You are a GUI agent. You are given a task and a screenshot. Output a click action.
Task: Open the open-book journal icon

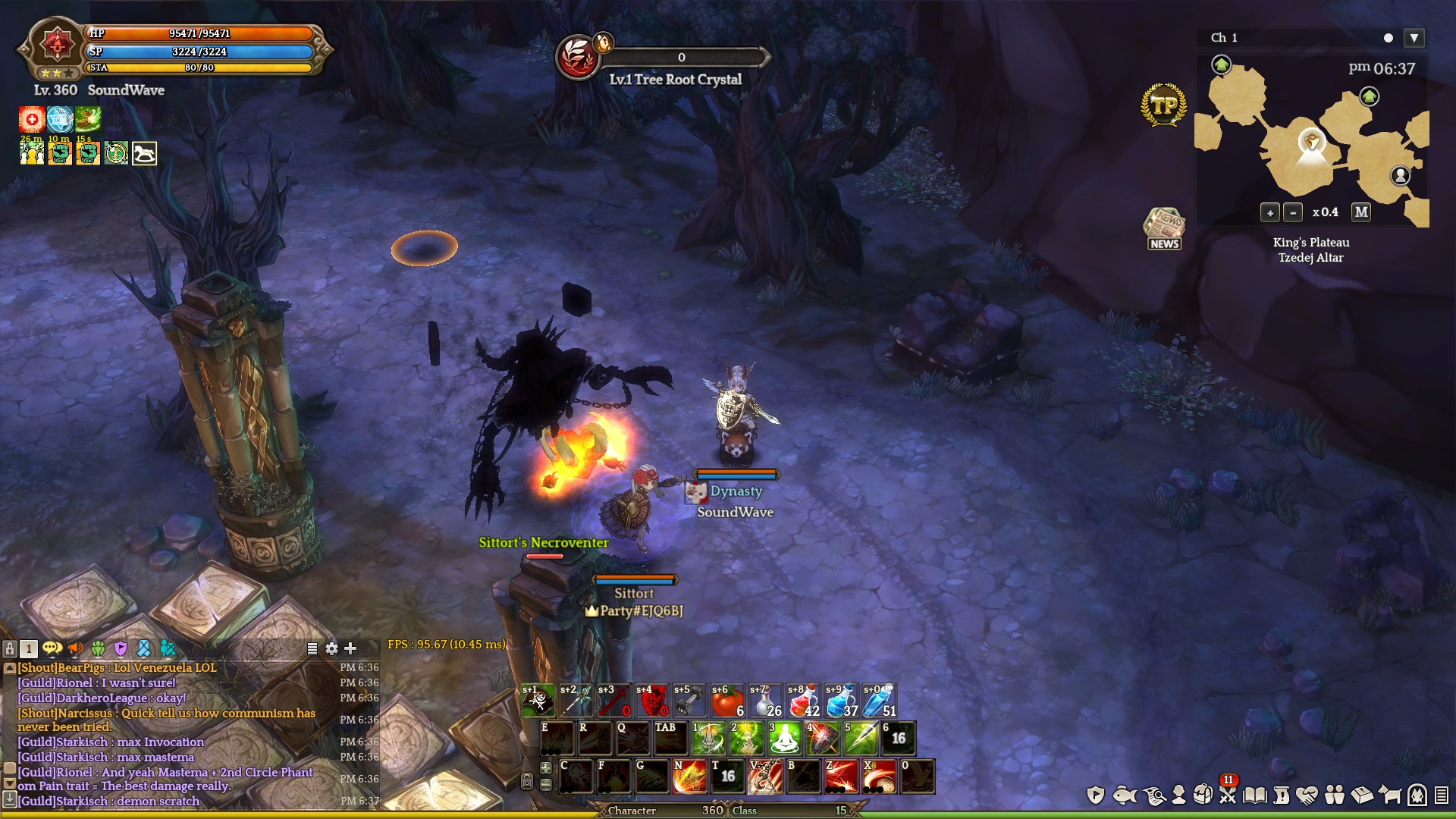point(1255,795)
